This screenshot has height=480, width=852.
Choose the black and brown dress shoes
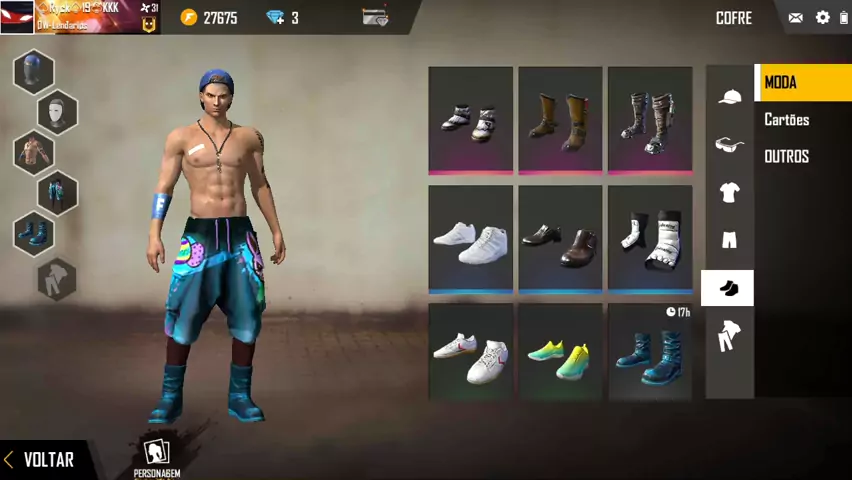point(560,240)
